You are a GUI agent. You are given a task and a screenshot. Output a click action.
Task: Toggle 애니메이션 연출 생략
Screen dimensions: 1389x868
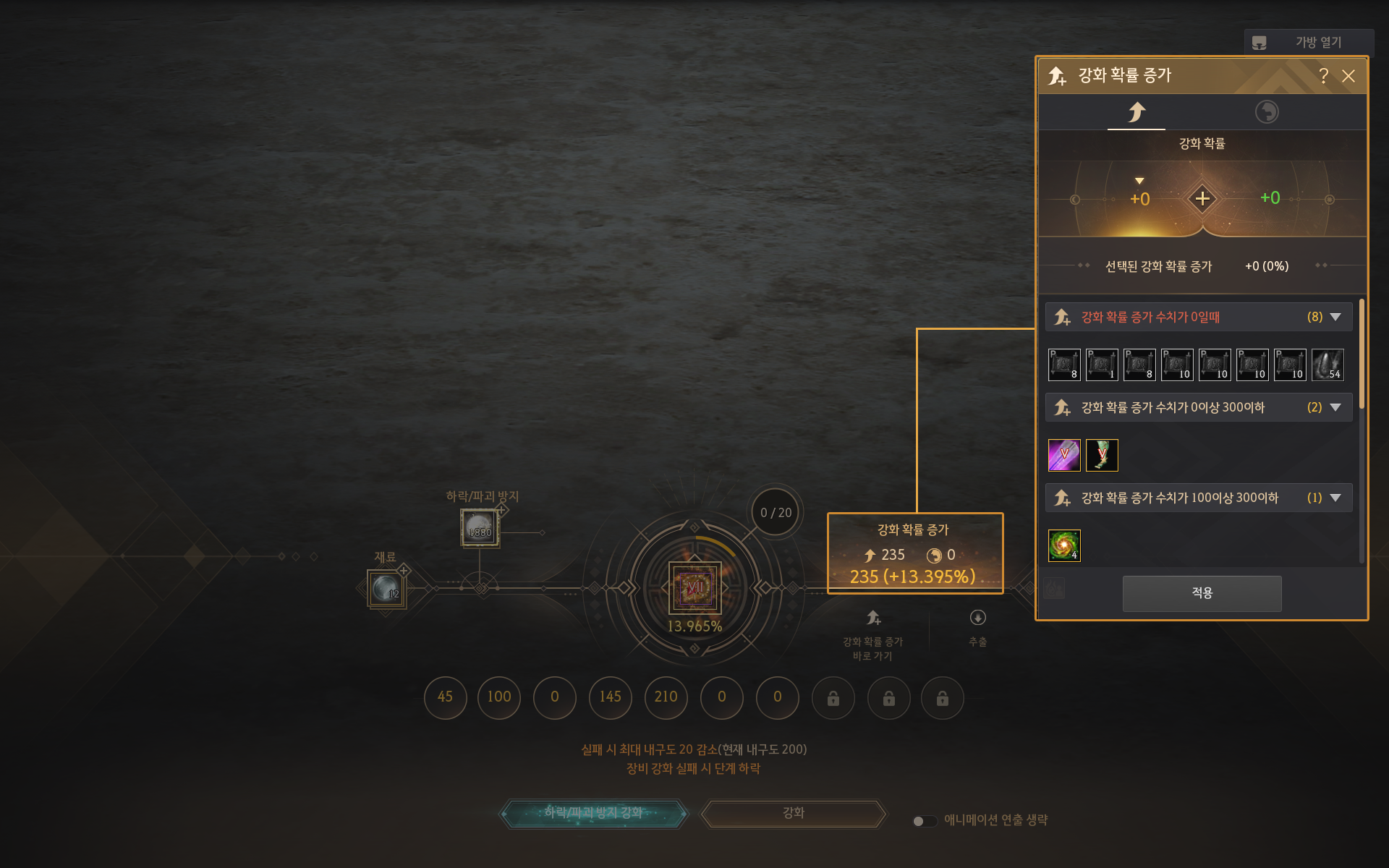[x=925, y=821]
